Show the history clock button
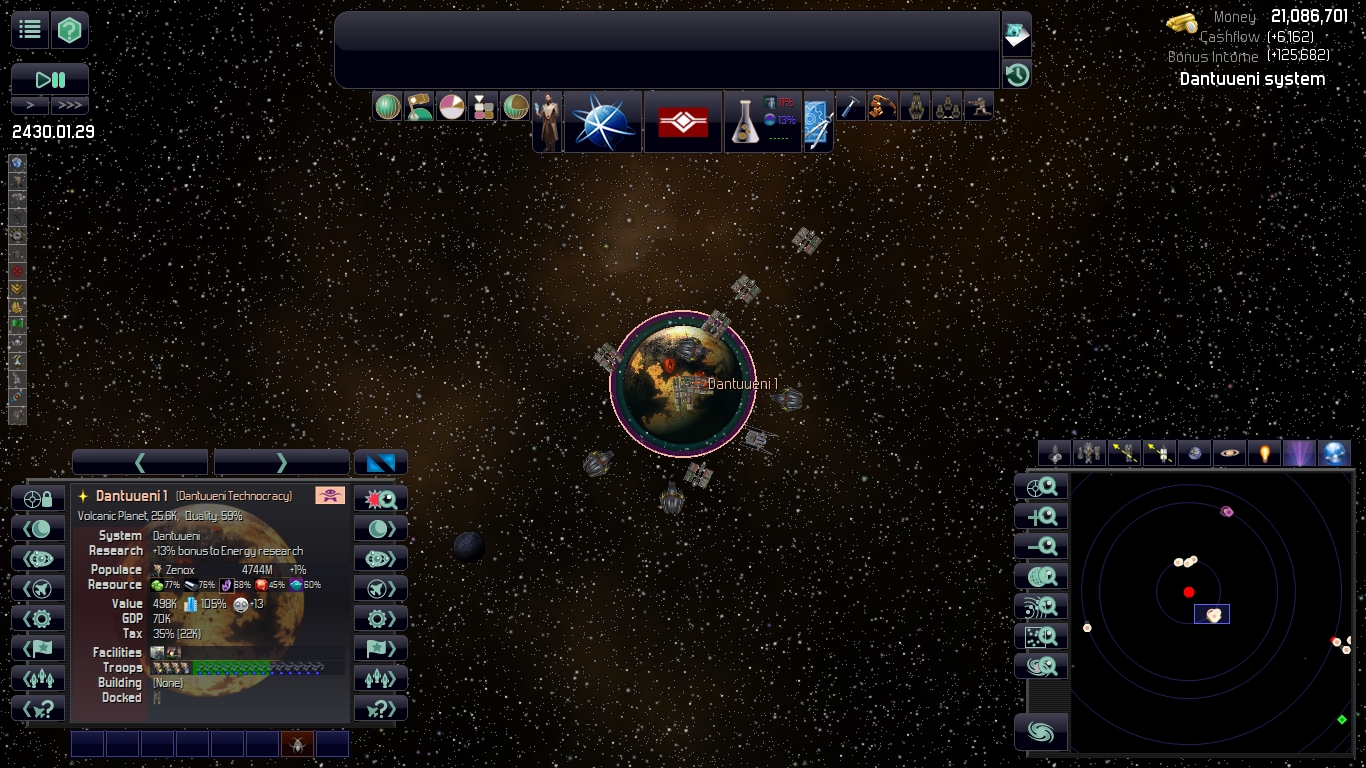 pos(1017,75)
